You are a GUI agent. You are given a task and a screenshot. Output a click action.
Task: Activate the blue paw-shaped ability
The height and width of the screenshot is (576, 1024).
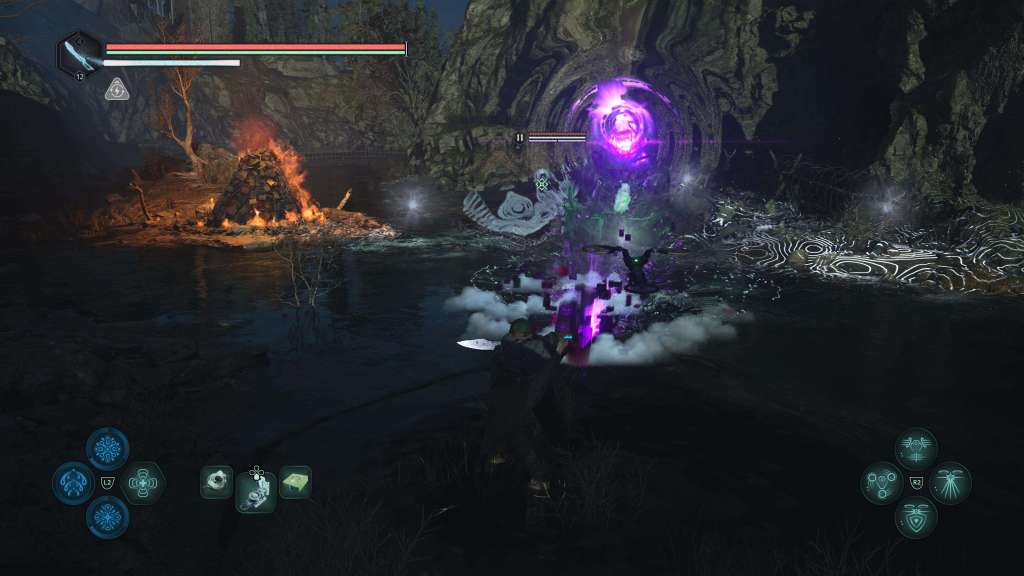[x=73, y=484]
